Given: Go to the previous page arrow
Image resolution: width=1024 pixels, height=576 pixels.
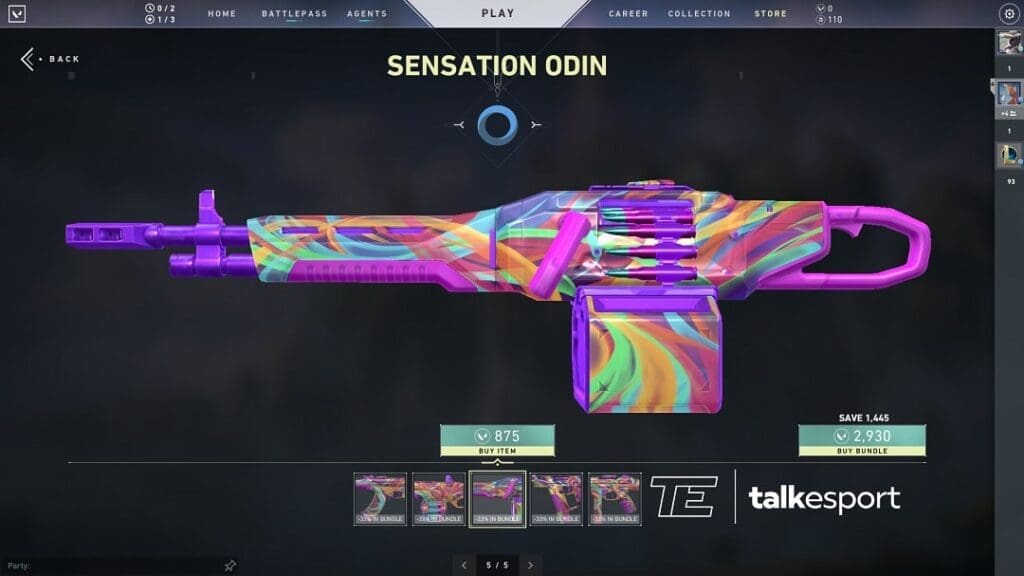Looking at the screenshot, I should [464, 565].
